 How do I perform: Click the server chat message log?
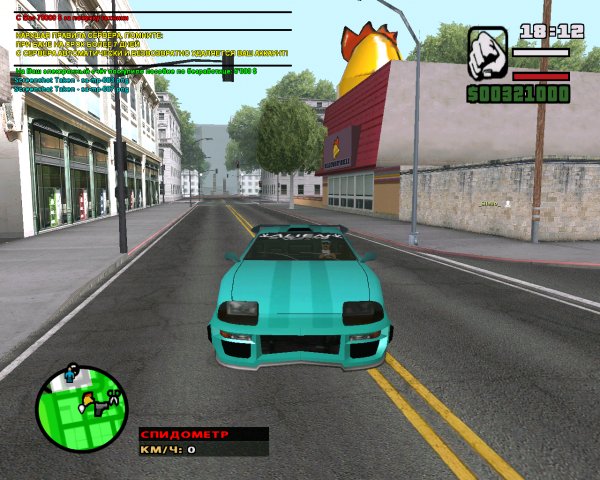click(150, 52)
